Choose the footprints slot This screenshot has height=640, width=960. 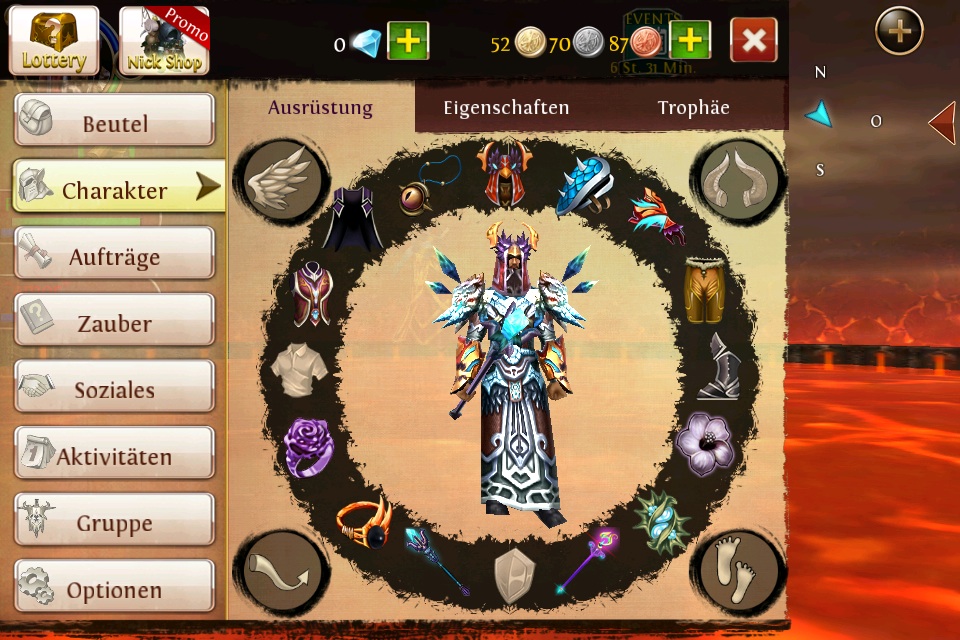pyautogui.click(x=739, y=571)
